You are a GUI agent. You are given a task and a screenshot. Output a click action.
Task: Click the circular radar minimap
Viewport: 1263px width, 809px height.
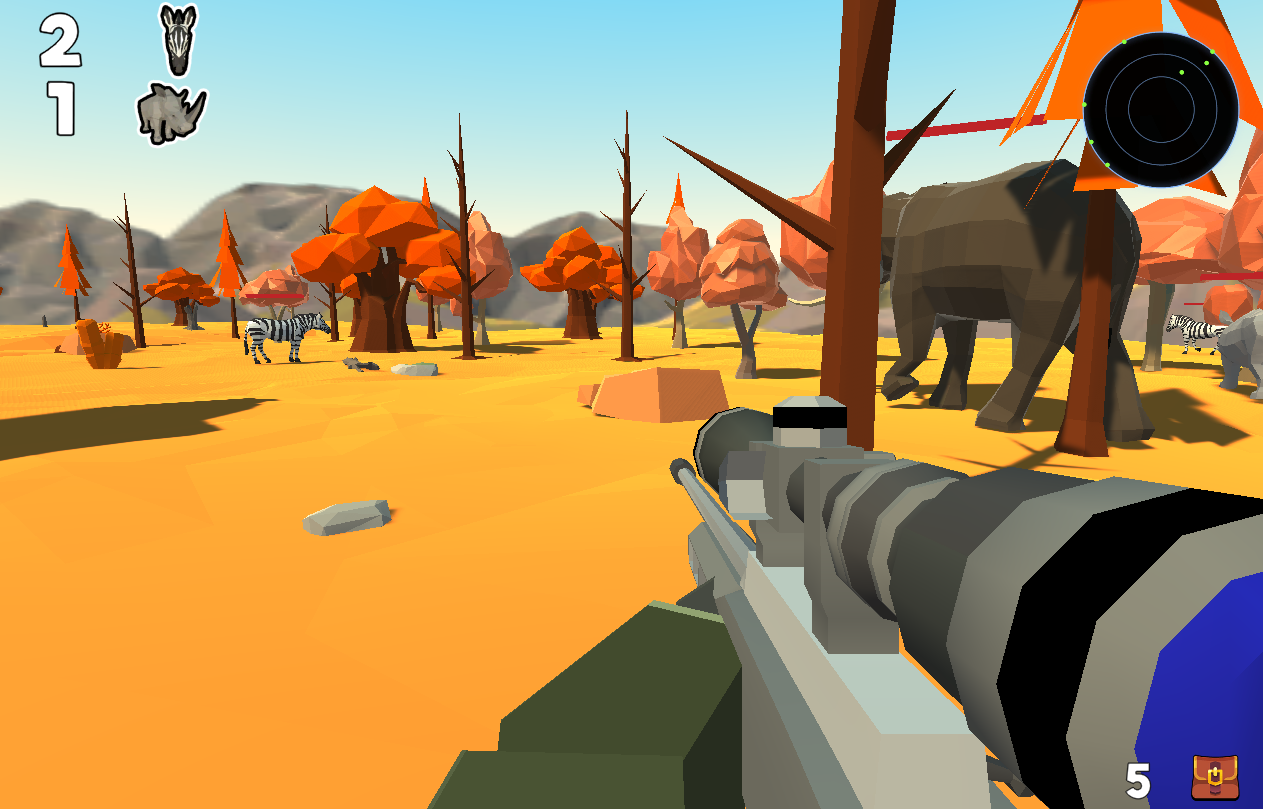[1160, 109]
